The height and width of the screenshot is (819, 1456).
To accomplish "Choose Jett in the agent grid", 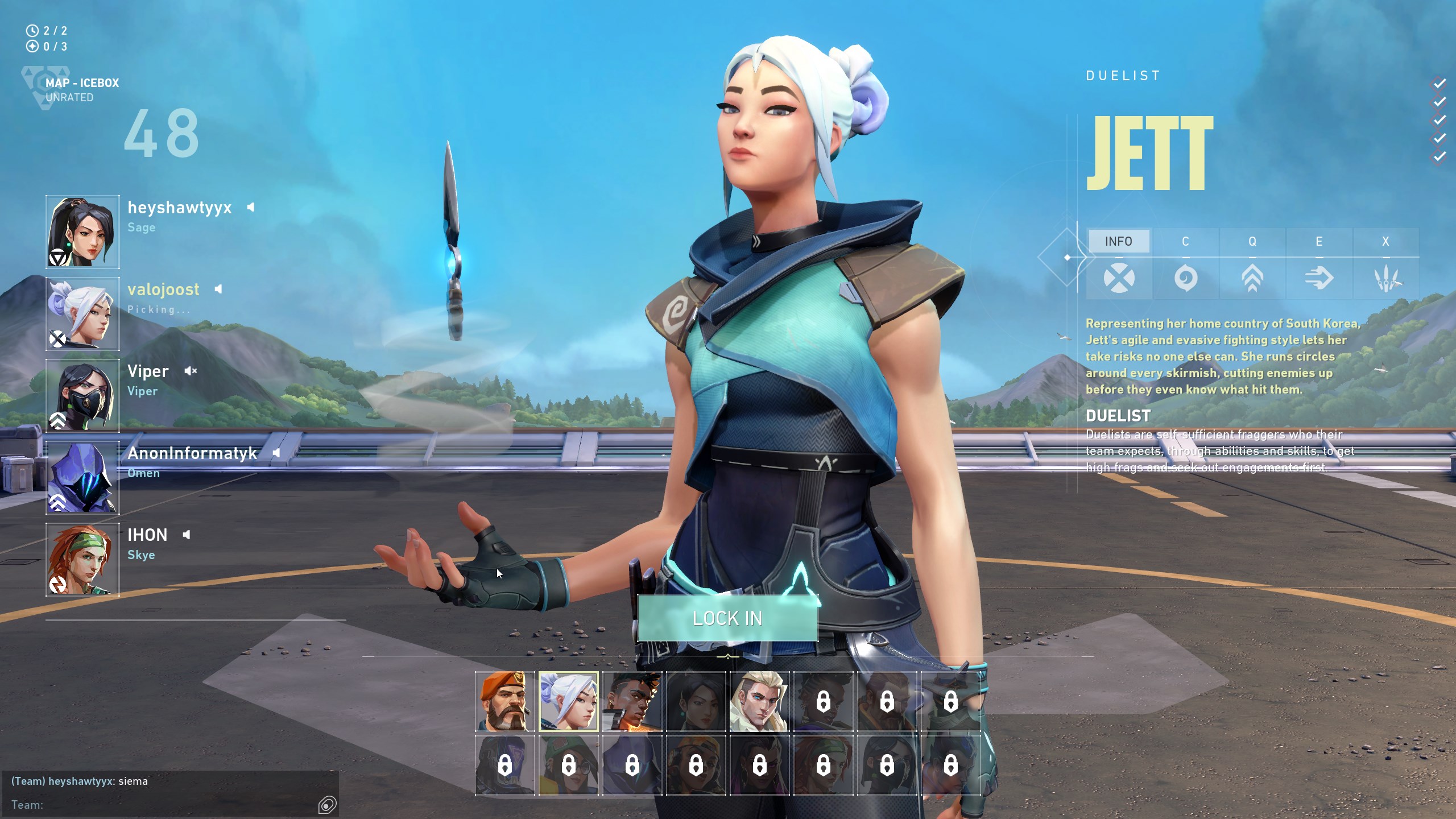I will 569,701.
